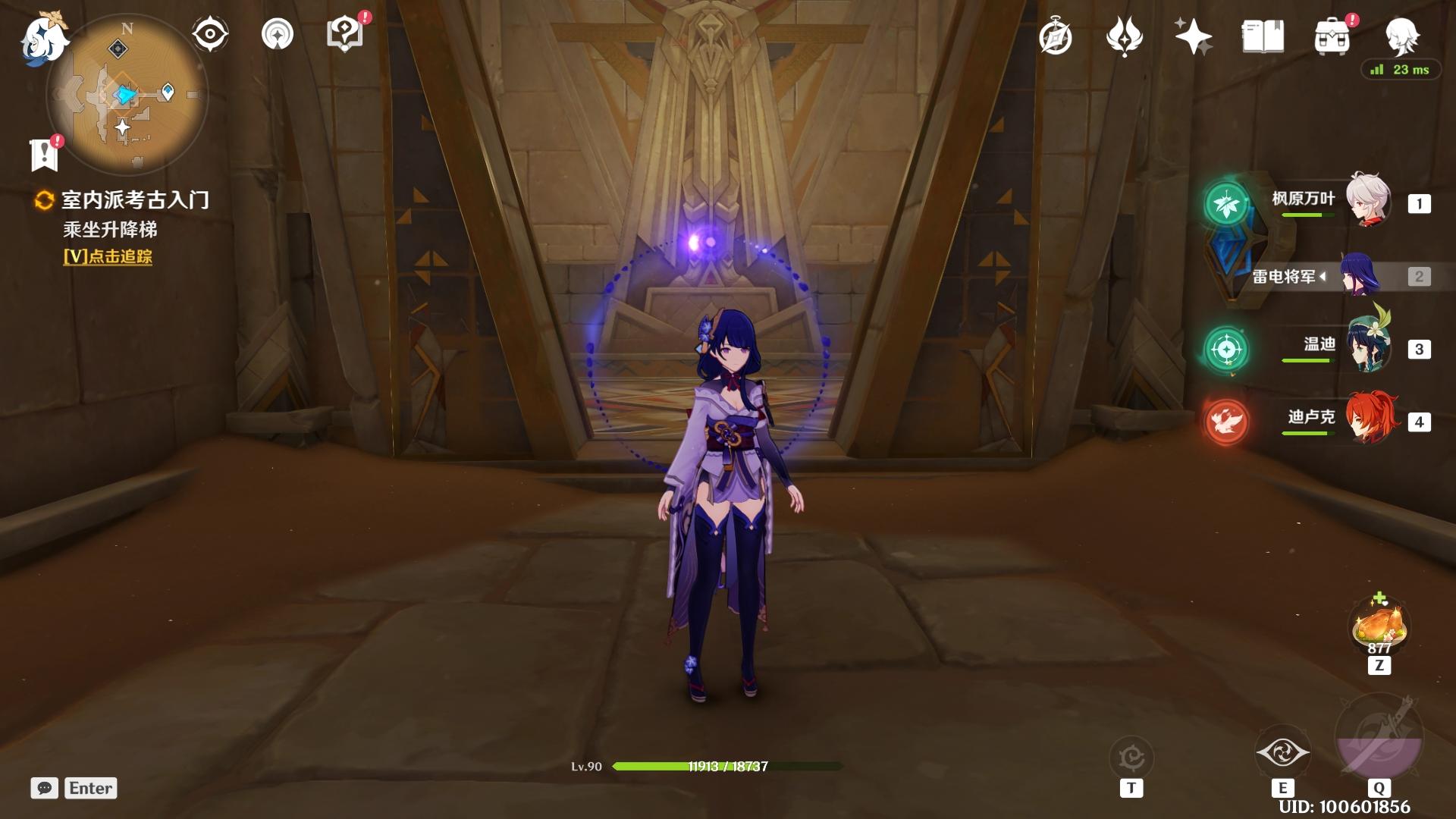
Task: Toggle the elemental sight eye icon
Action: pyautogui.click(x=209, y=34)
